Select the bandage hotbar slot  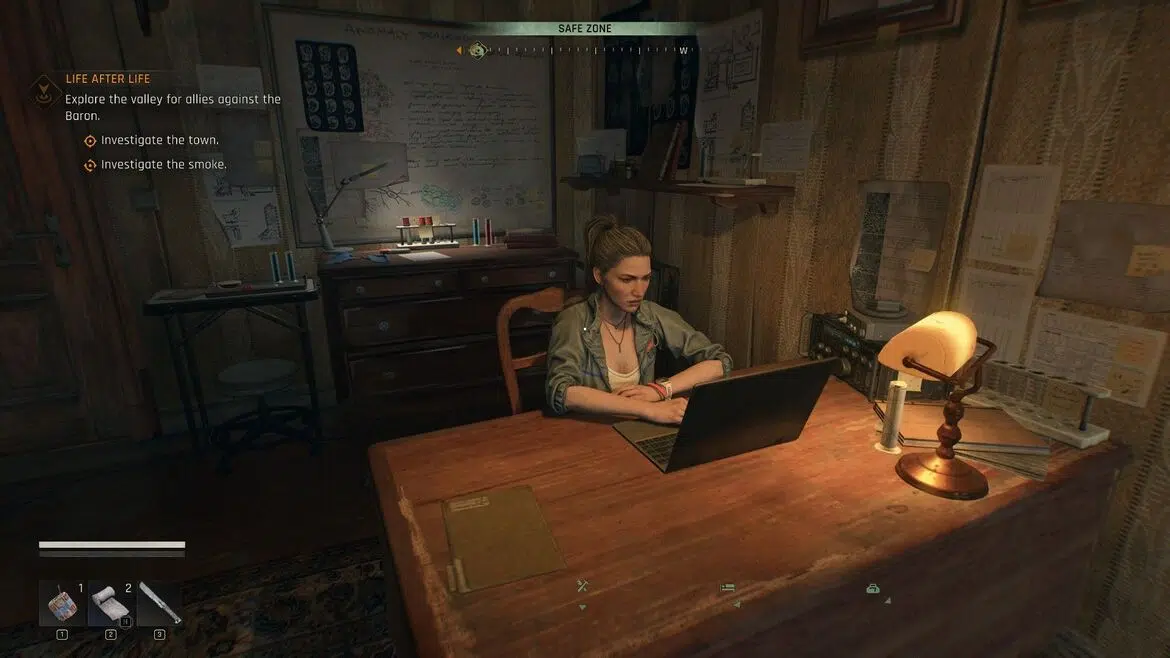tap(110, 603)
